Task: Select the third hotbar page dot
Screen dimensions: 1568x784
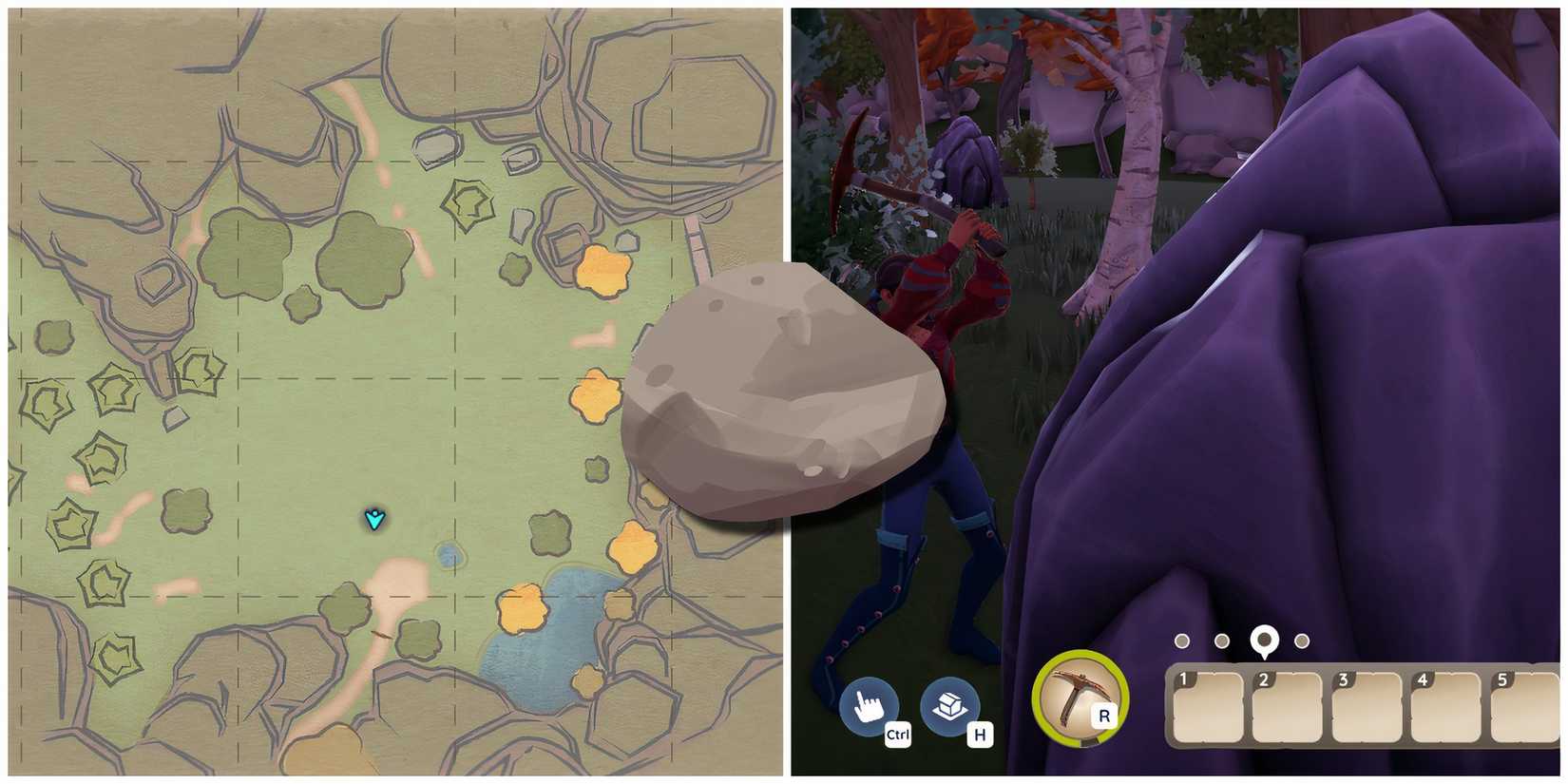Action: tap(1264, 640)
